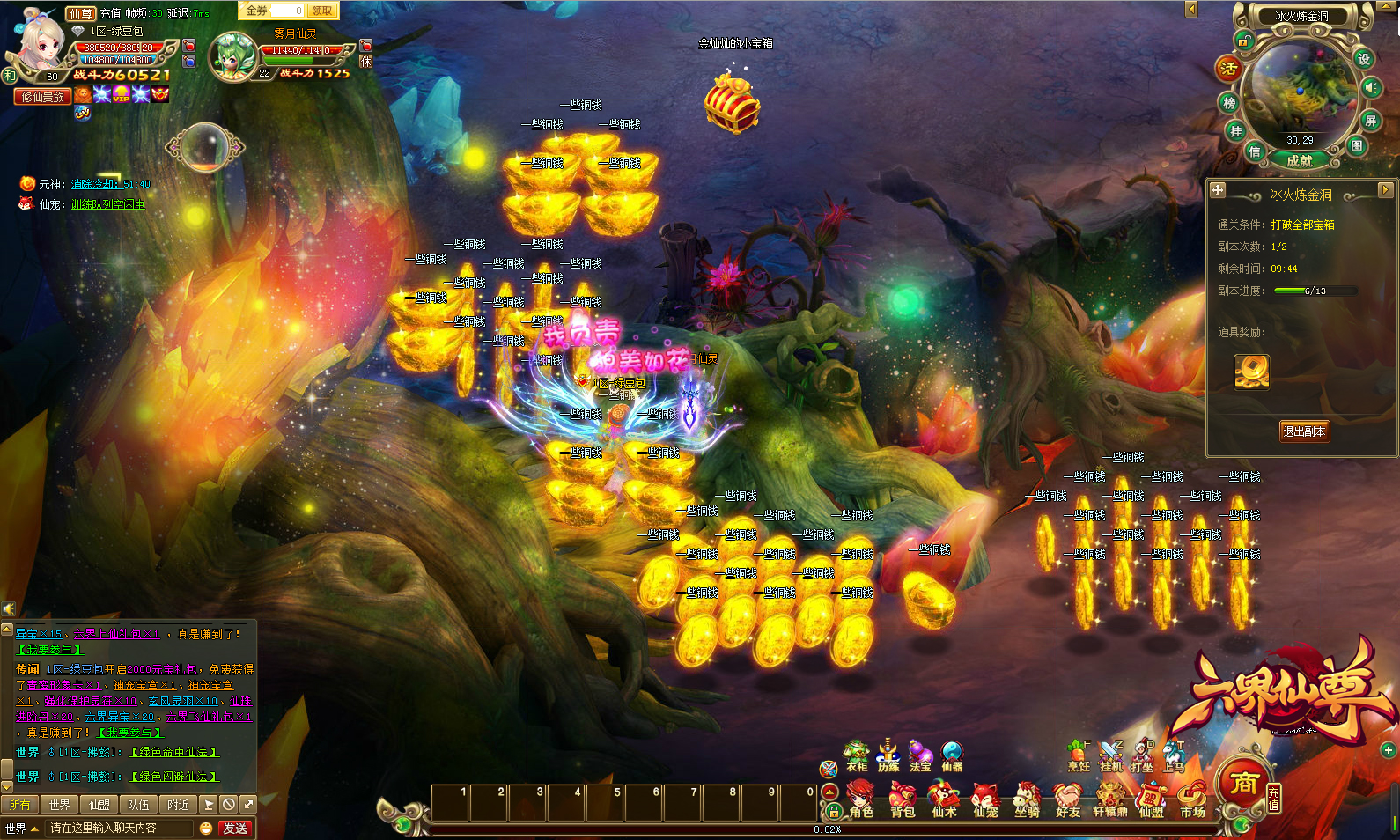The image size is (1400, 840).
Task: Claim 金券 with the 领取 button
Action: coord(322,11)
